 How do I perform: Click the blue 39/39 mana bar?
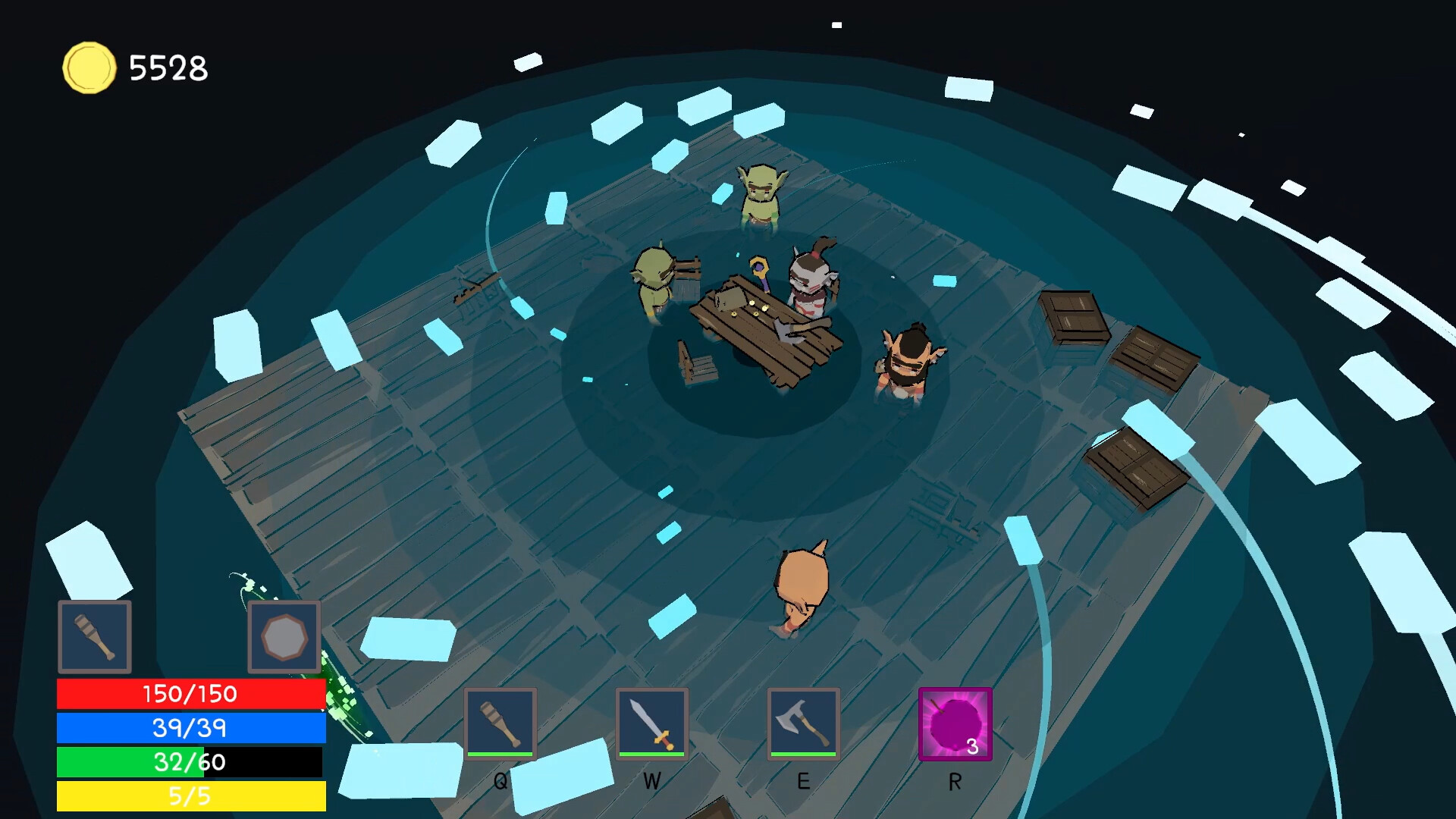coord(190,728)
